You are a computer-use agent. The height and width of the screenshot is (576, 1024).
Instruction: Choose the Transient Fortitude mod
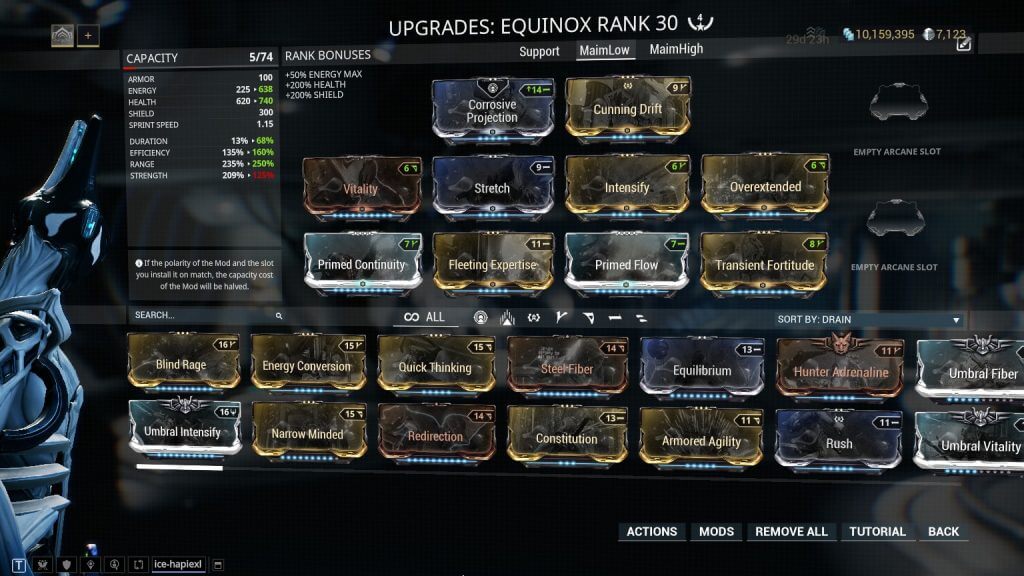(x=765, y=265)
